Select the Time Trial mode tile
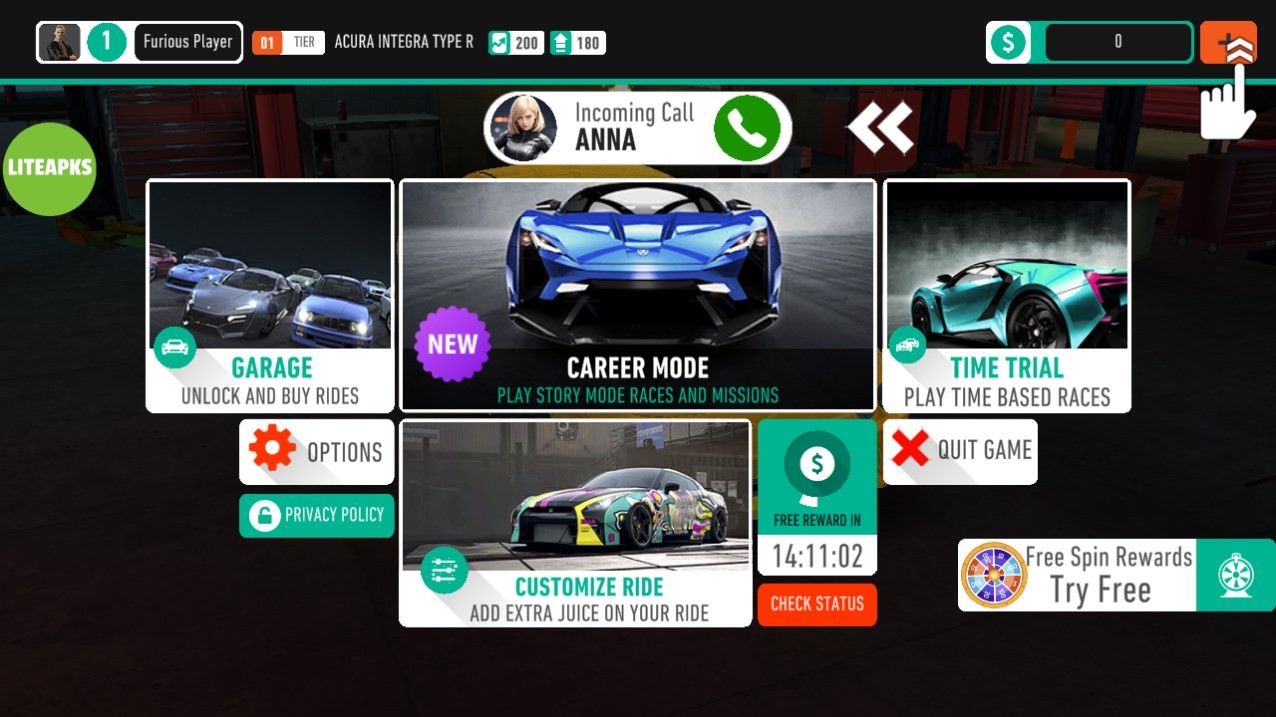1276x717 pixels. [1006, 295]
